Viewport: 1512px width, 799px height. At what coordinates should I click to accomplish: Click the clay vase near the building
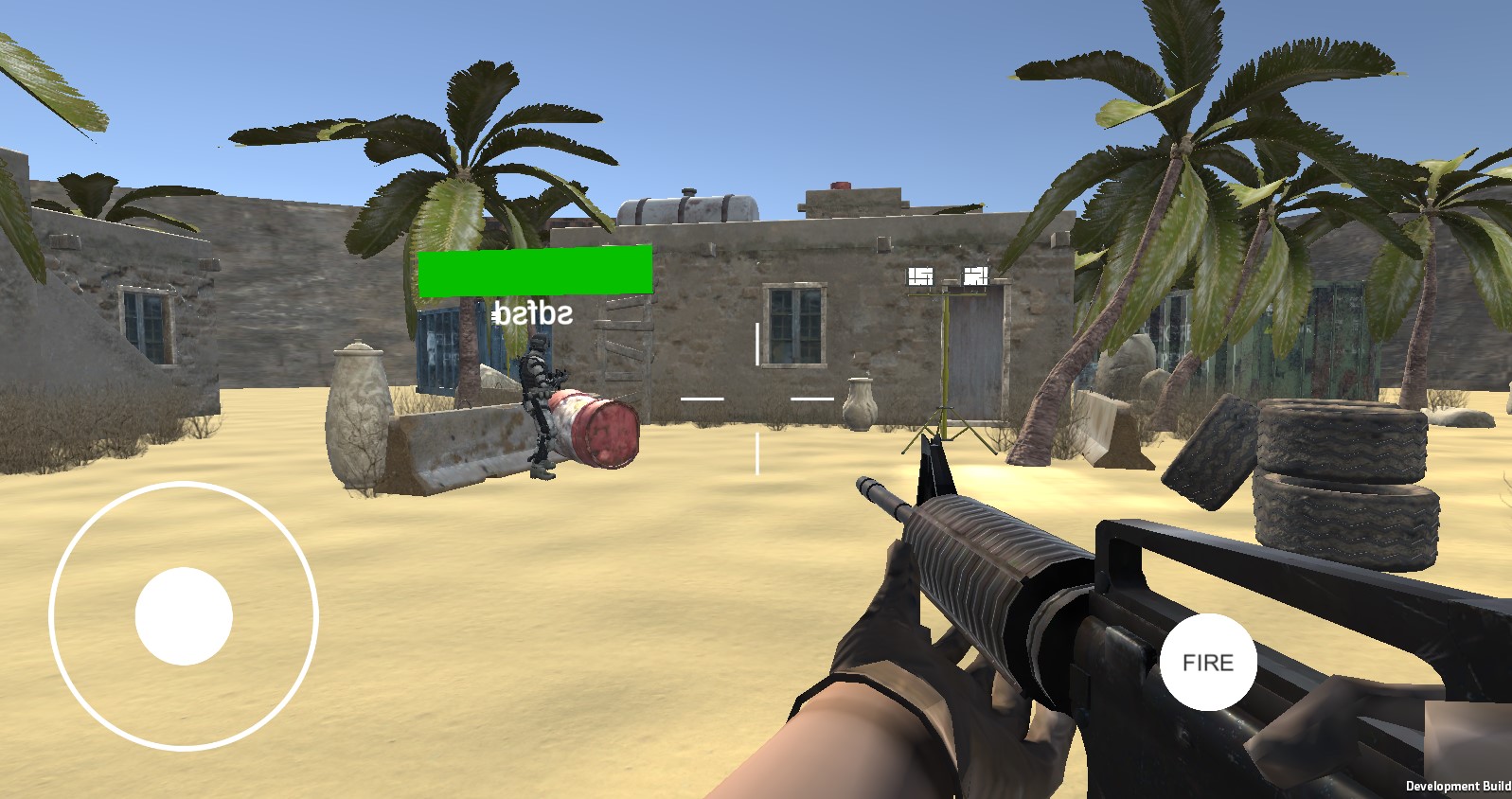pyautogui.click(x=860, y=402)
